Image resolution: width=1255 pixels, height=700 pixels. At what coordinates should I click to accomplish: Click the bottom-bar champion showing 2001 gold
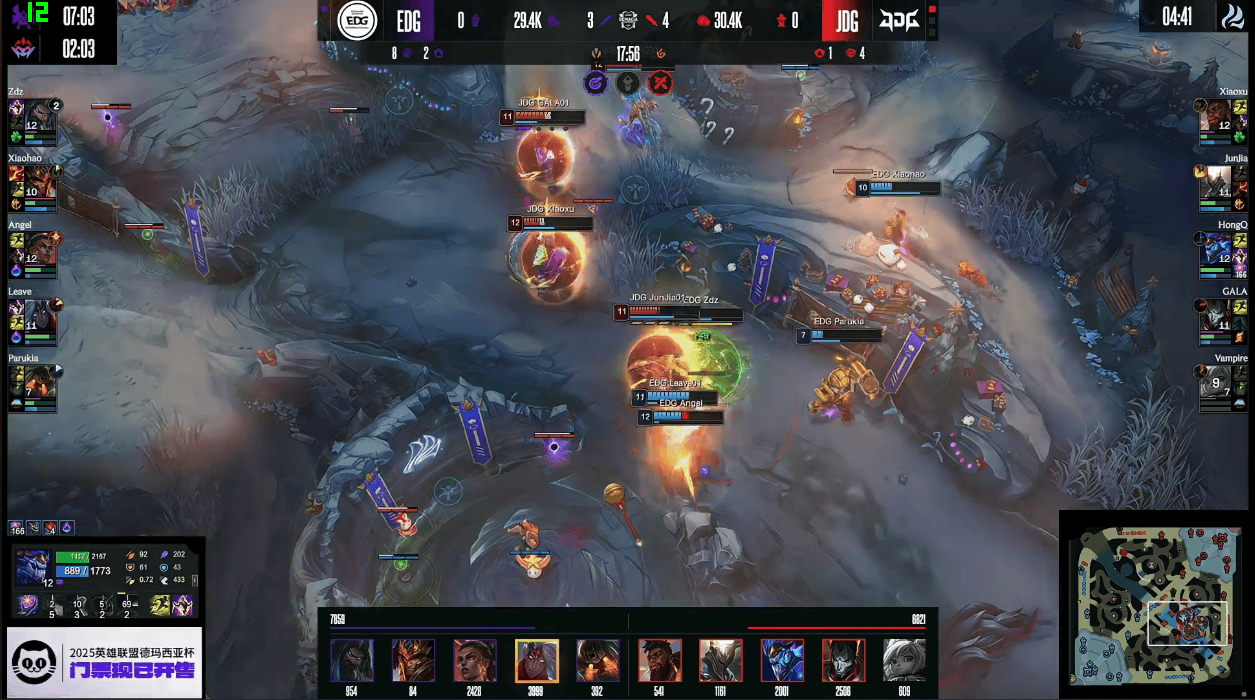[782, 660]
